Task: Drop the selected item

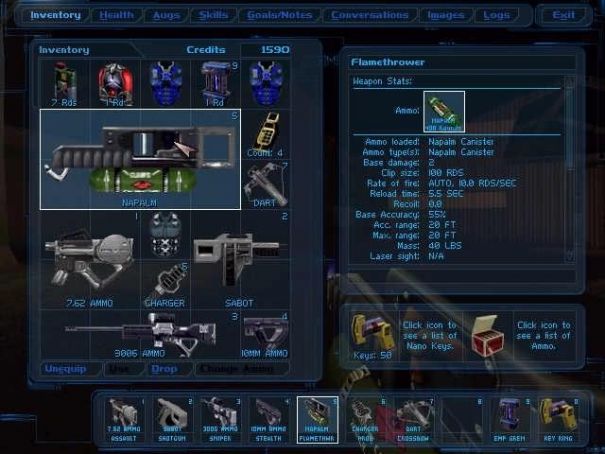Action: [x=164, y=368]
